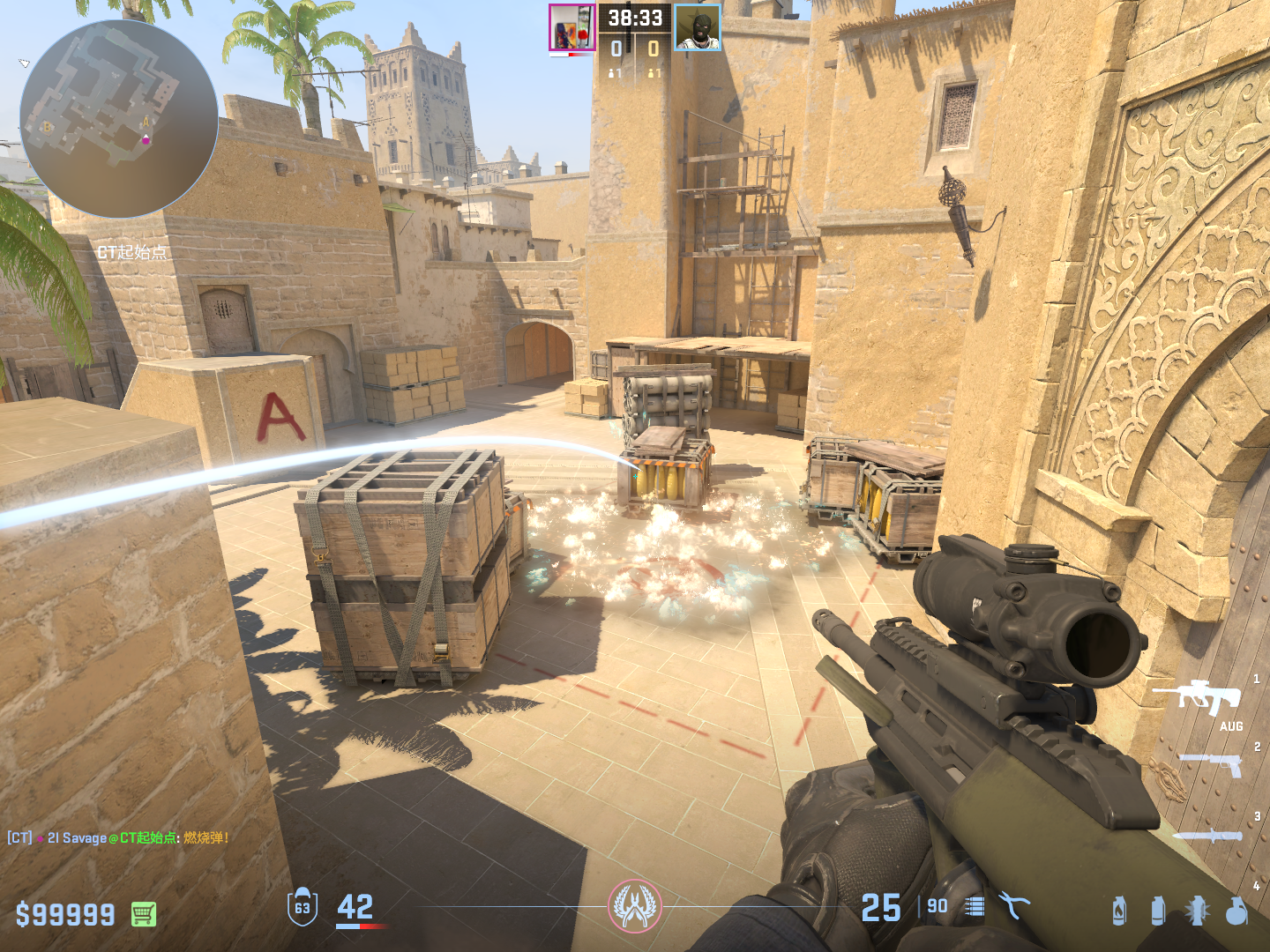Click the pink-framed player avatar
Image resolution: width=1270 pixels, height=952 pixels.
pyautogui.click(x=571, y=28)
